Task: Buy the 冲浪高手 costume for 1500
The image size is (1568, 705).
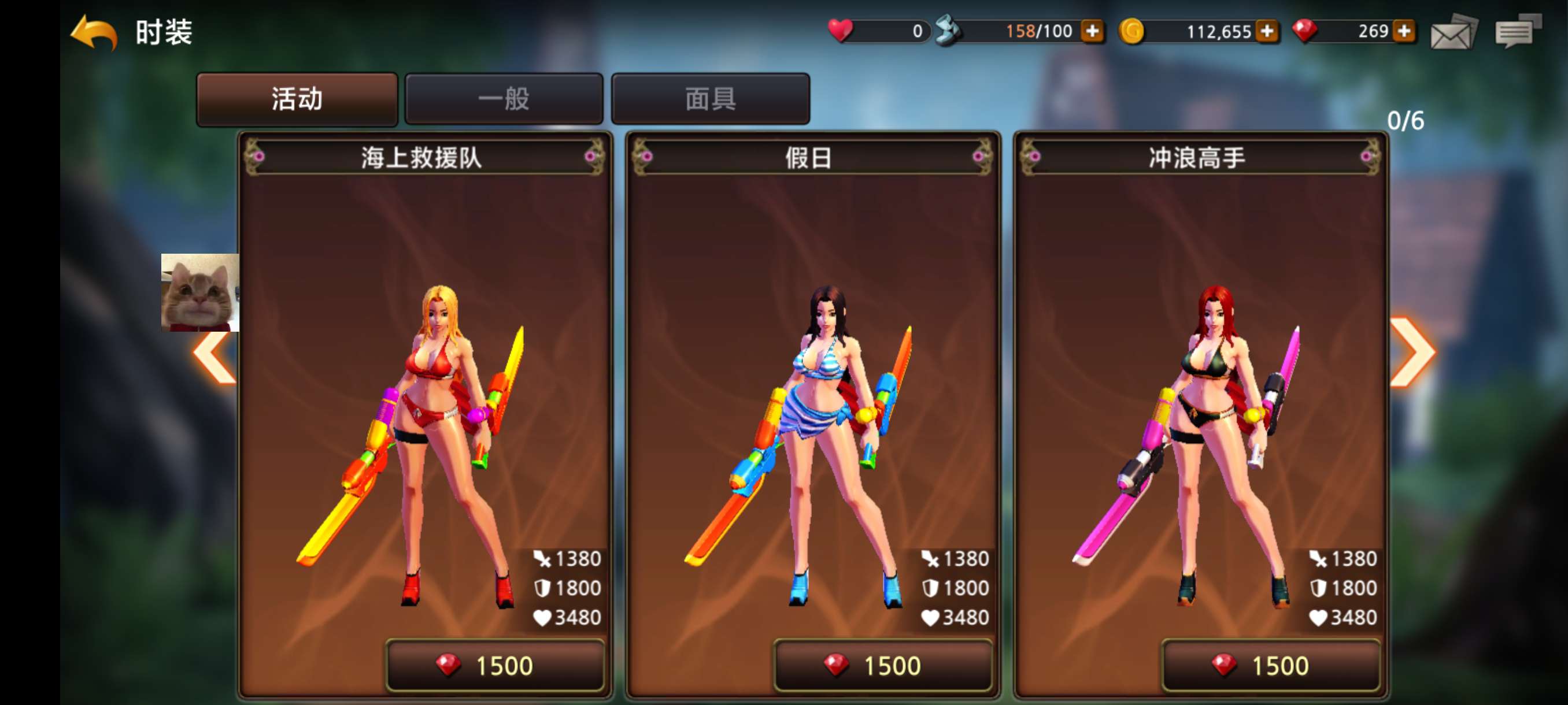Action: tap(1270, 666)
